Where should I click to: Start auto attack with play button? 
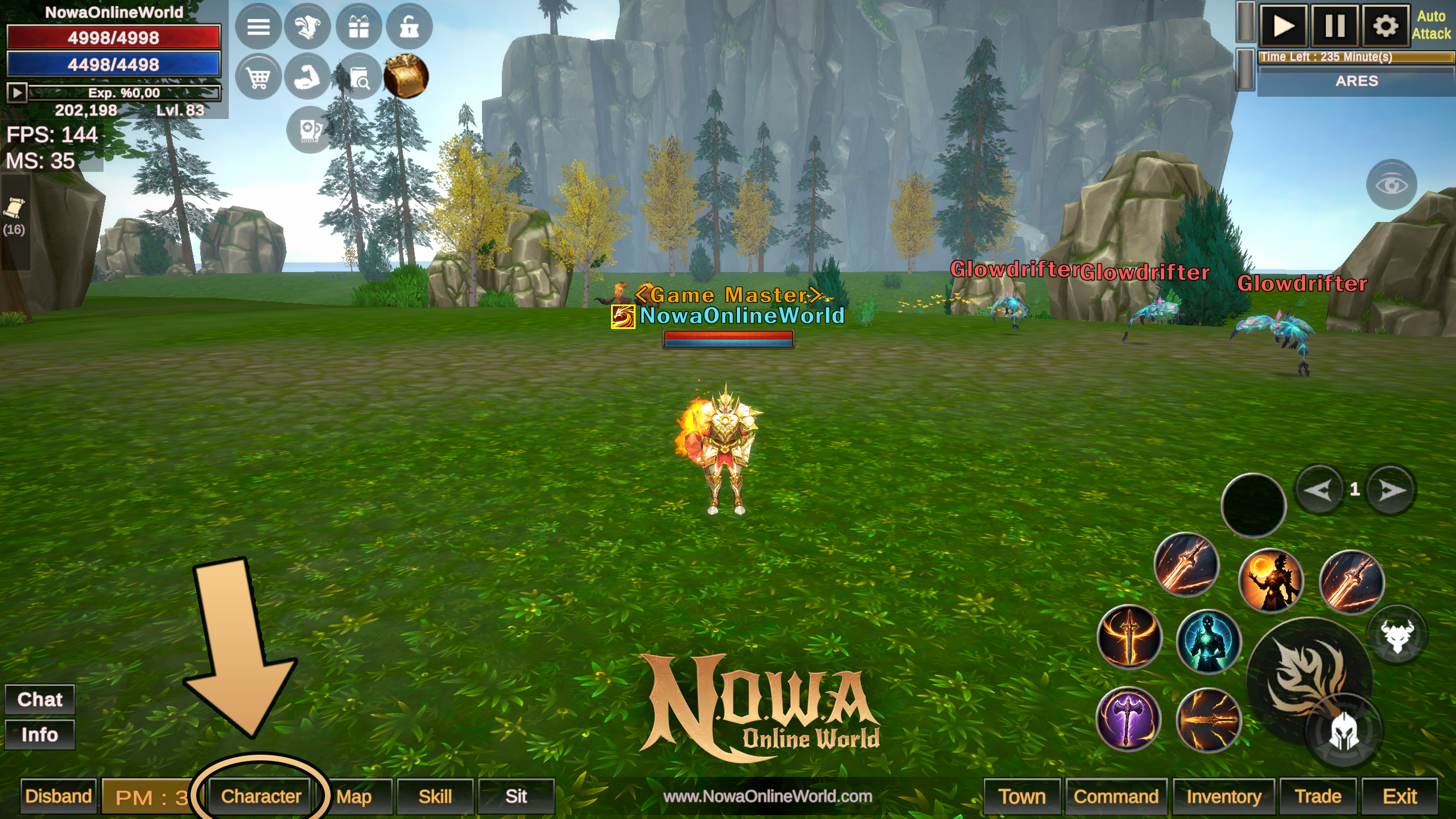1283,26
